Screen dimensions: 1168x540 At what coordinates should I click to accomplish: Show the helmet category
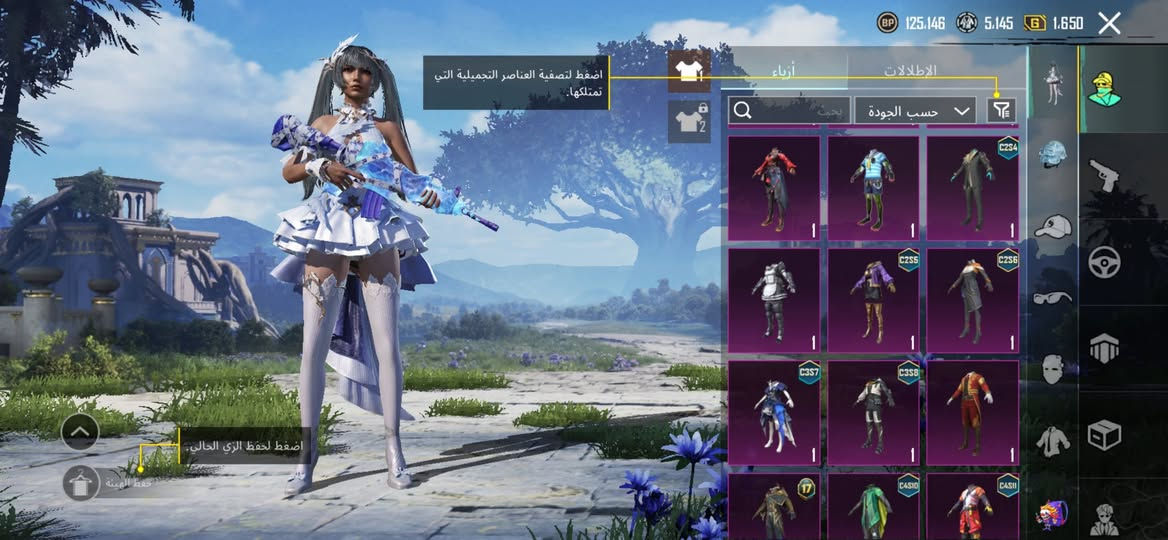point(1052,155)
